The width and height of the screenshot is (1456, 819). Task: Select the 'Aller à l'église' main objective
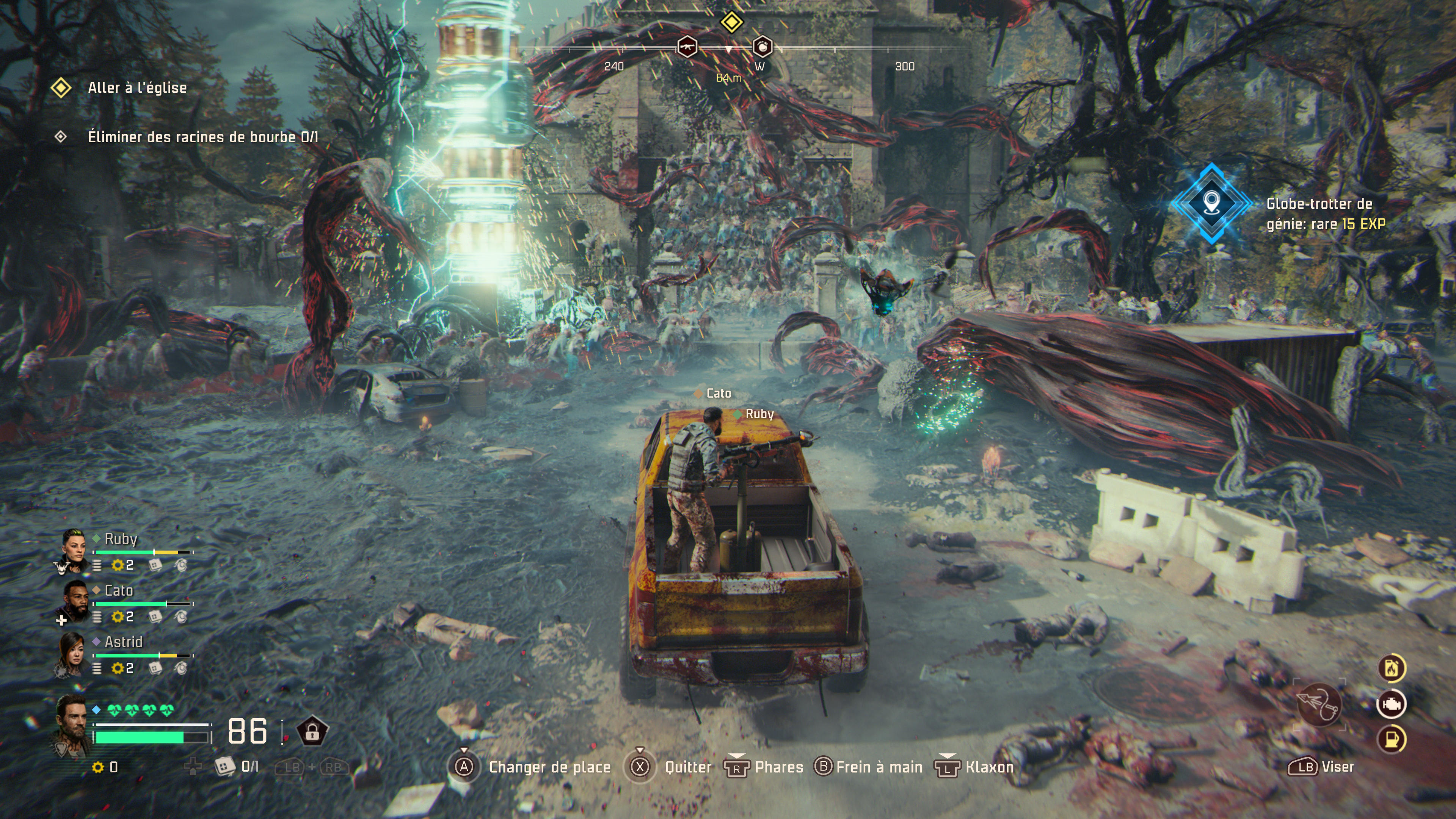point(137,88)
